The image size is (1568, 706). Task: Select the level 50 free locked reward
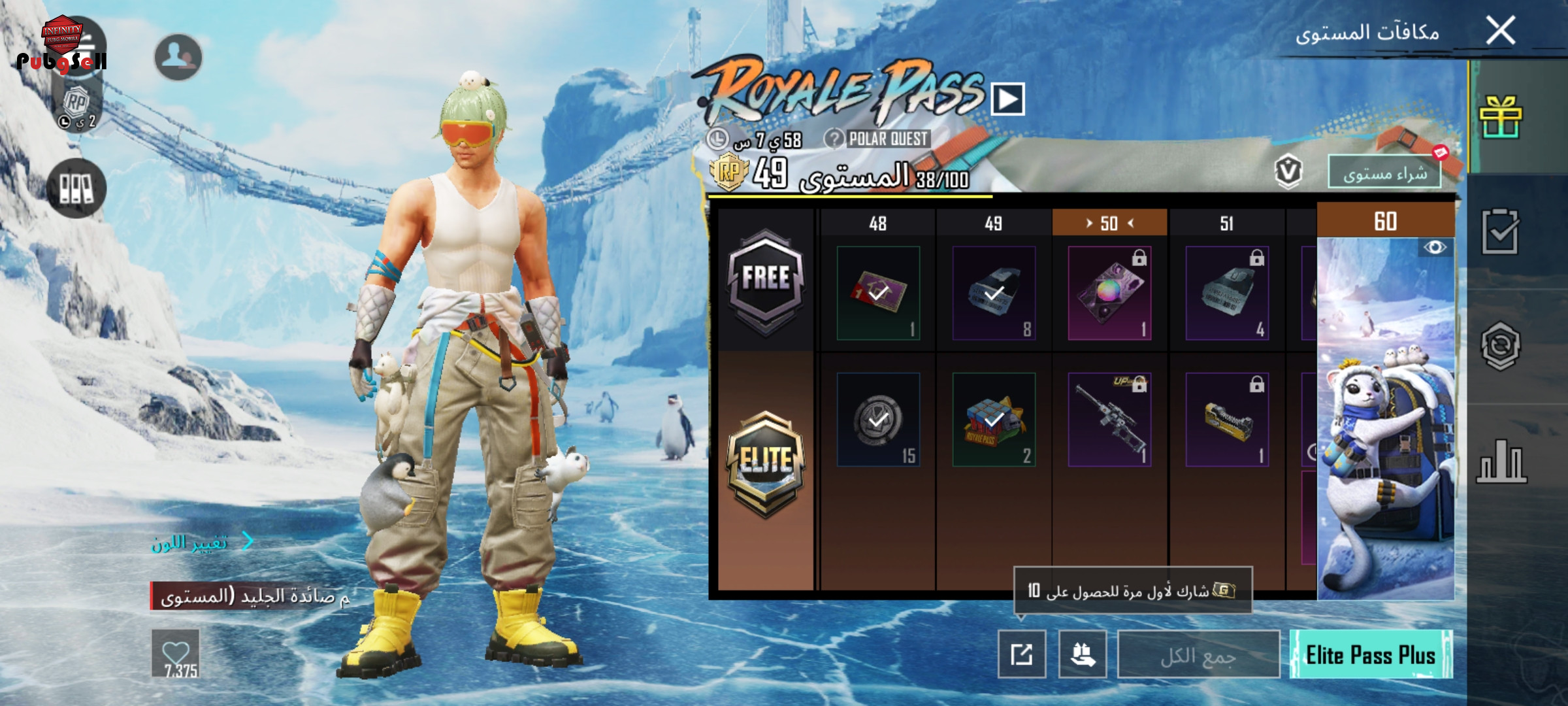[x=1109, y=293]
